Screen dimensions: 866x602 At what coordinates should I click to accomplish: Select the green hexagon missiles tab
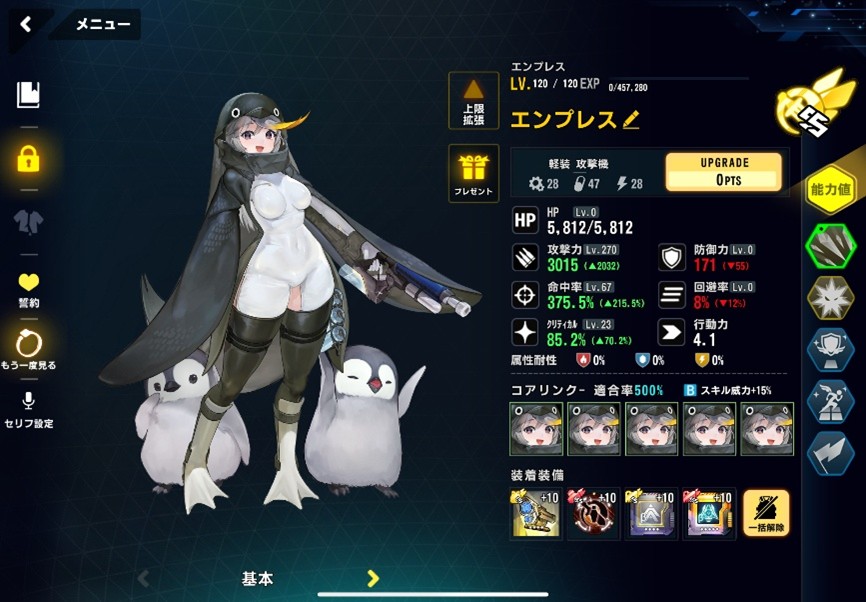point(830,245)
